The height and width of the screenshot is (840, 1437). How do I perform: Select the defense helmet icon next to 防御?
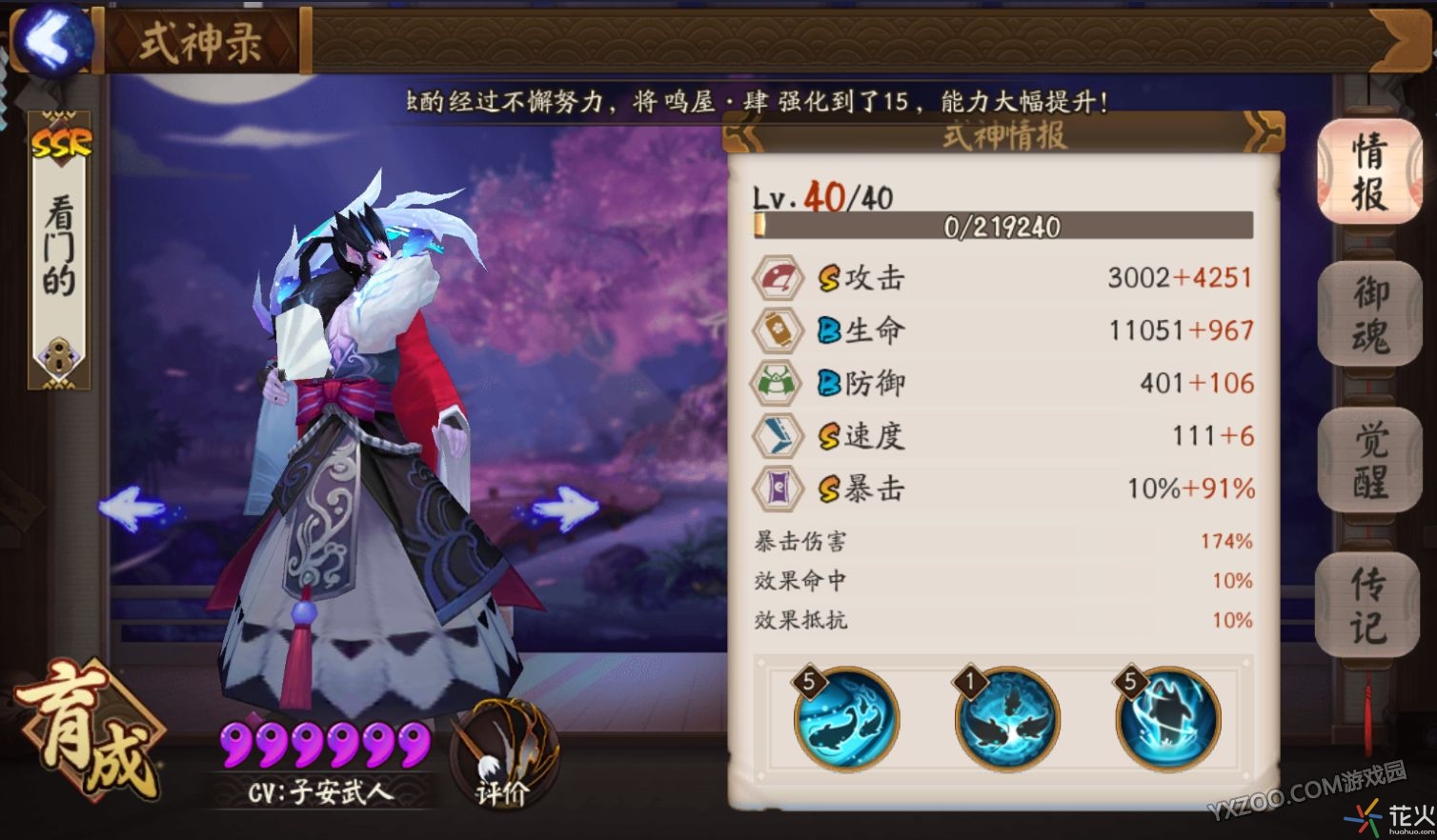coord(778,383)
